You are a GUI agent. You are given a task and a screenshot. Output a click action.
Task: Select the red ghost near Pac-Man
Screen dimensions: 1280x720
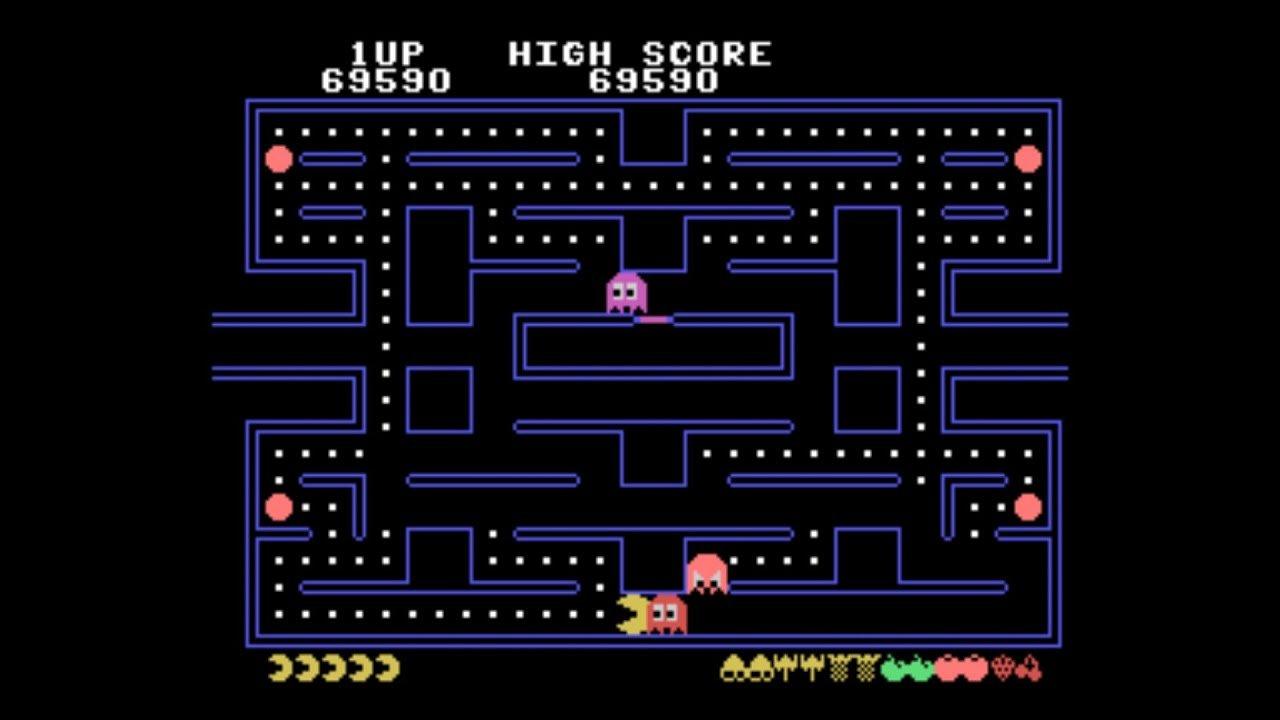[668, 613]
